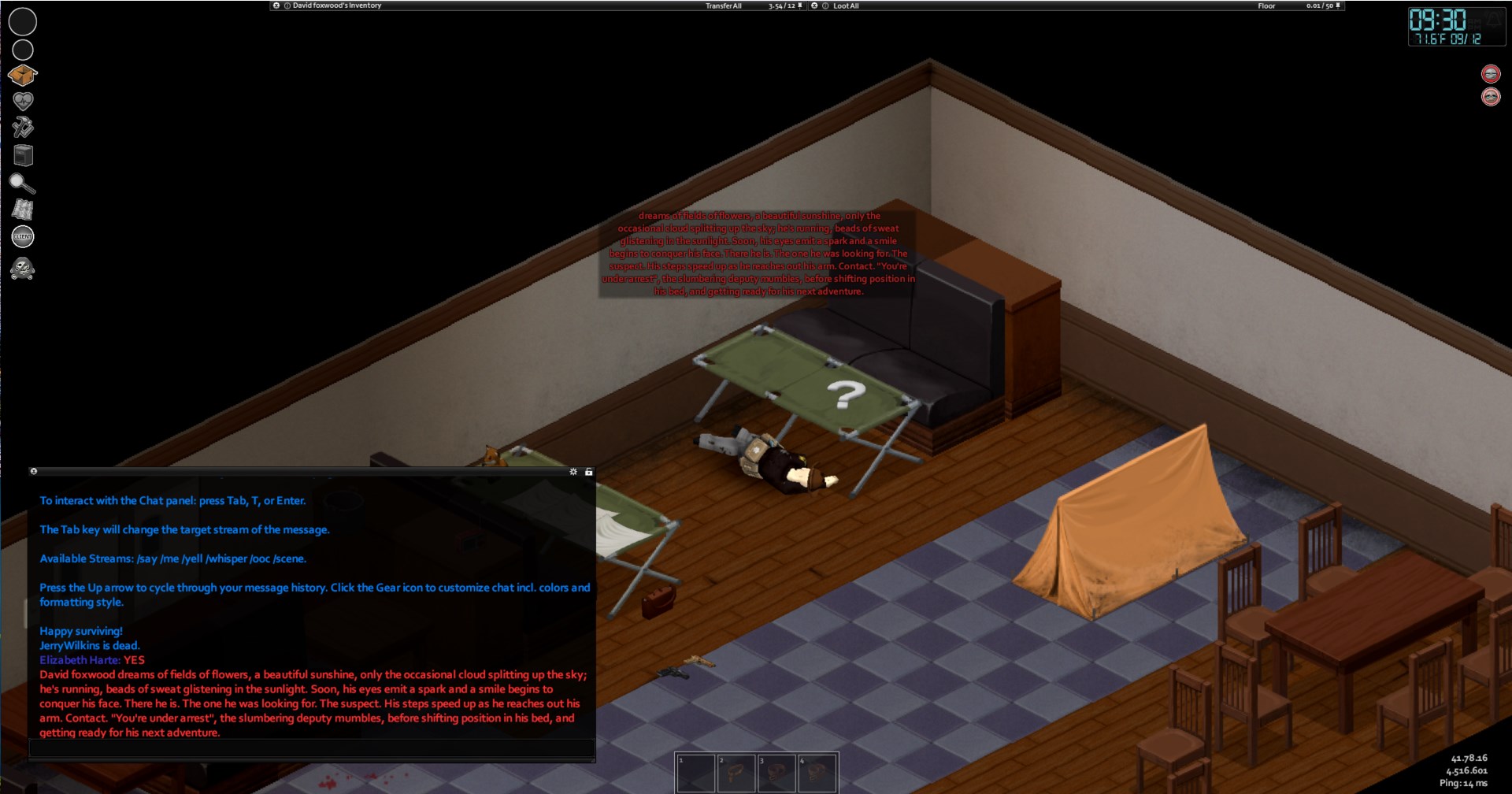The width and height of the screenshot is (1512, 794).
Task: Open the world map icon
Action: click(x=23, y=210)
